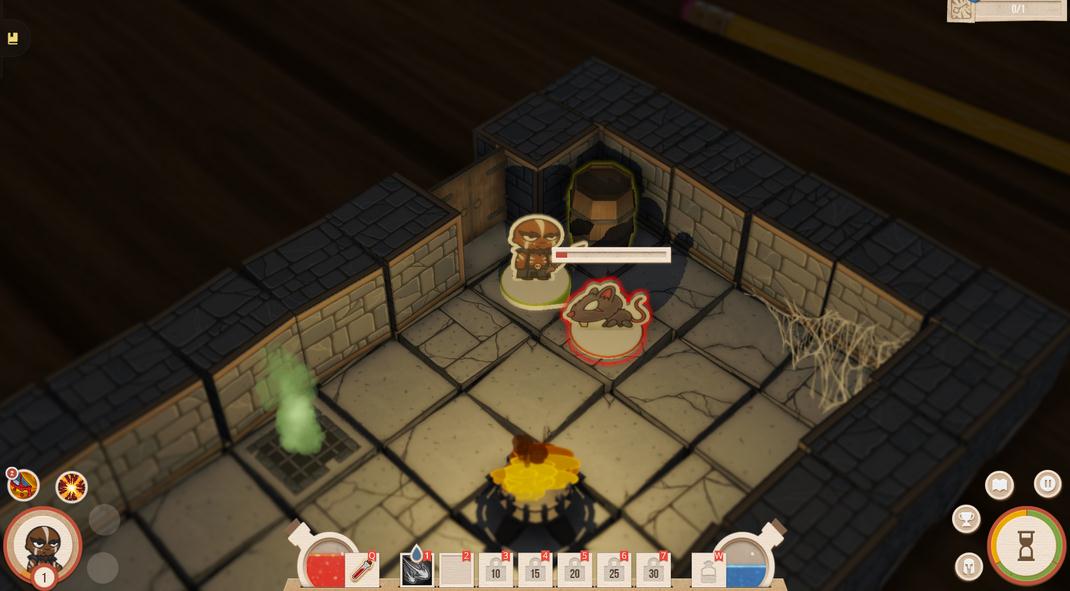Open the trophy achievements button

click(x=966, y=519)
